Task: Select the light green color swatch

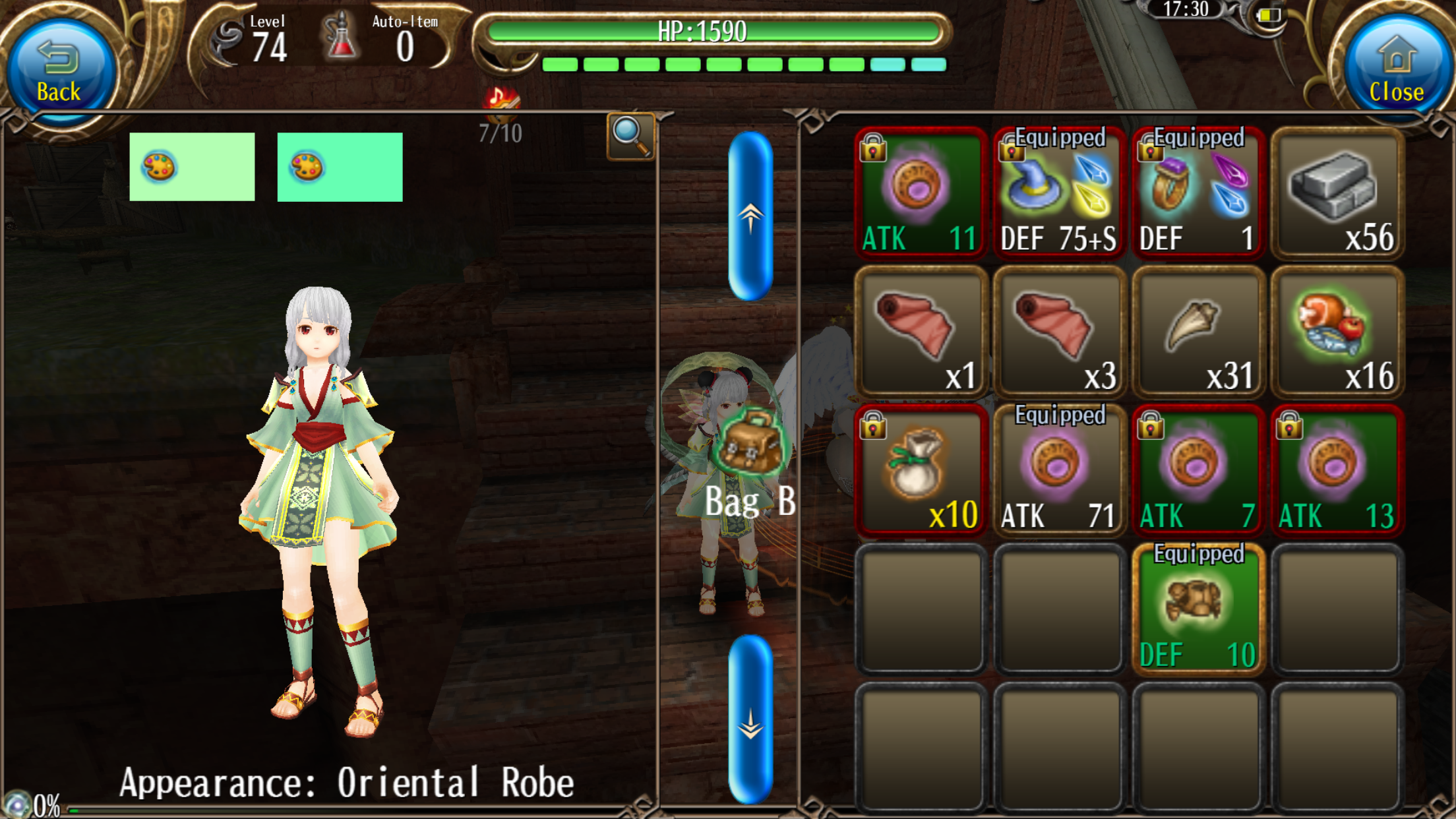Action: coord(192,167)
